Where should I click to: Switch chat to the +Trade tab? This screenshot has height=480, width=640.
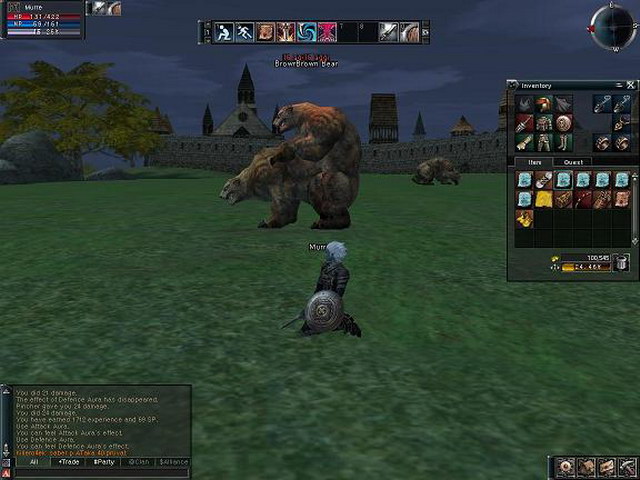click(x=69, y=462)
